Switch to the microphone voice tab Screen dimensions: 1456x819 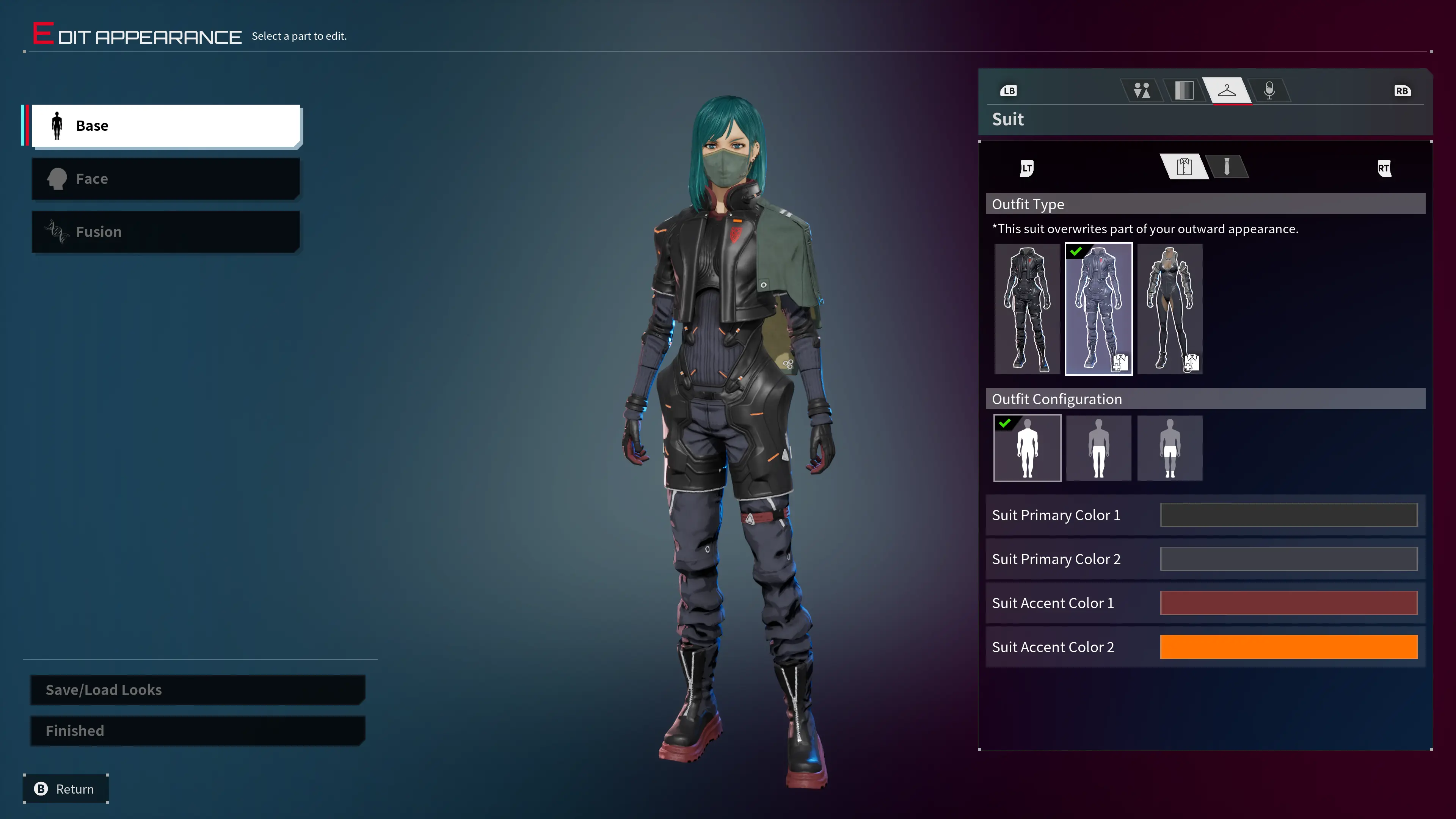(x=1269, y=91)
